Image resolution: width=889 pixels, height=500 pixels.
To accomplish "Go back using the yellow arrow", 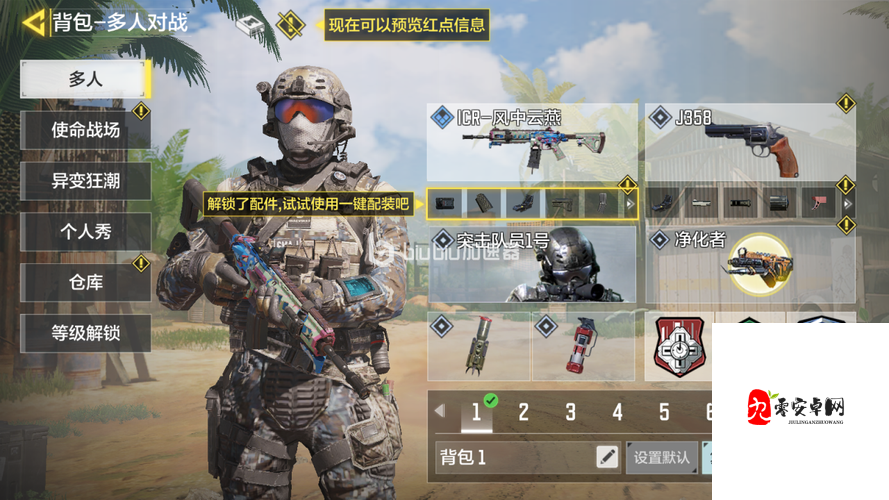I will (x=34, y=22).
